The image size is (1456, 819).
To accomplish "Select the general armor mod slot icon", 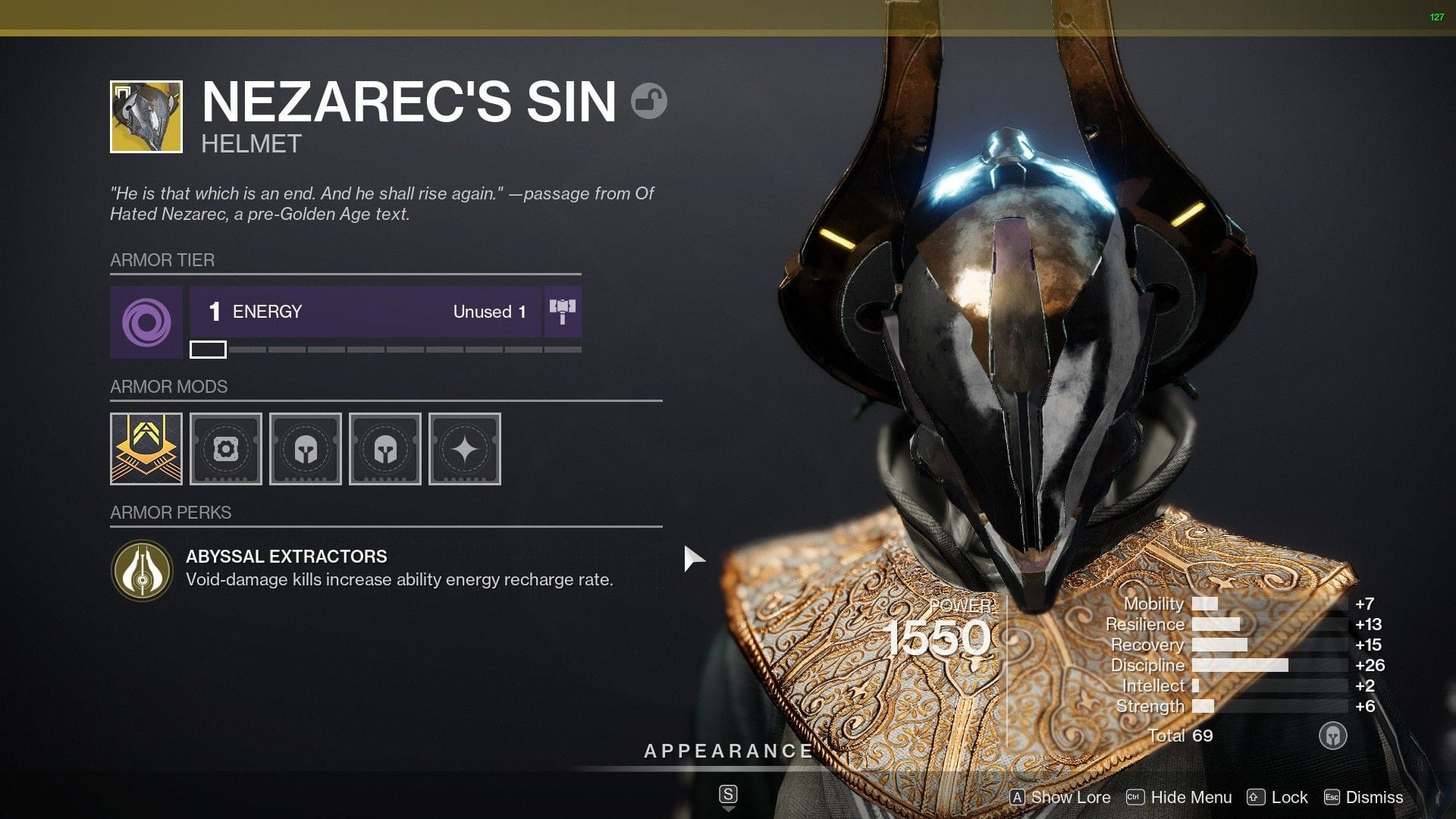I will pyautogui.click(x=226, y=449).
